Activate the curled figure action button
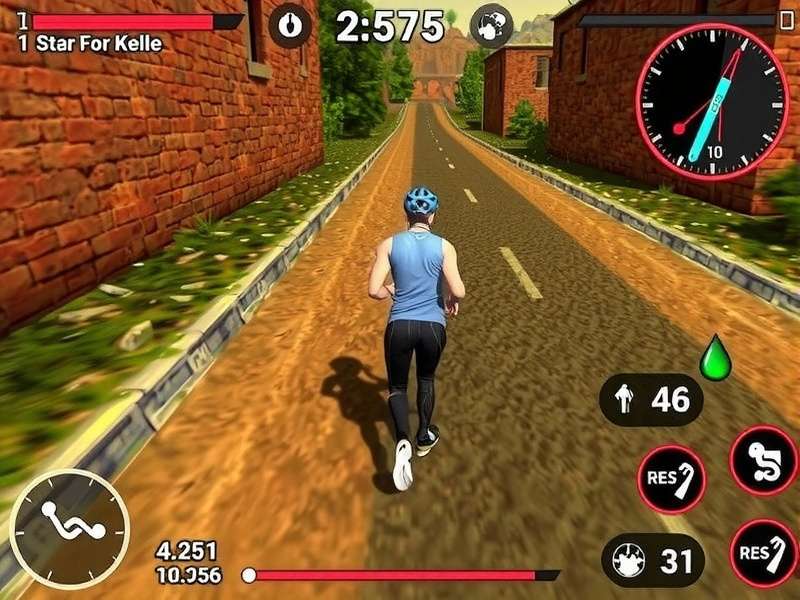The image size is (800, 600). click(x=763, y=460)
